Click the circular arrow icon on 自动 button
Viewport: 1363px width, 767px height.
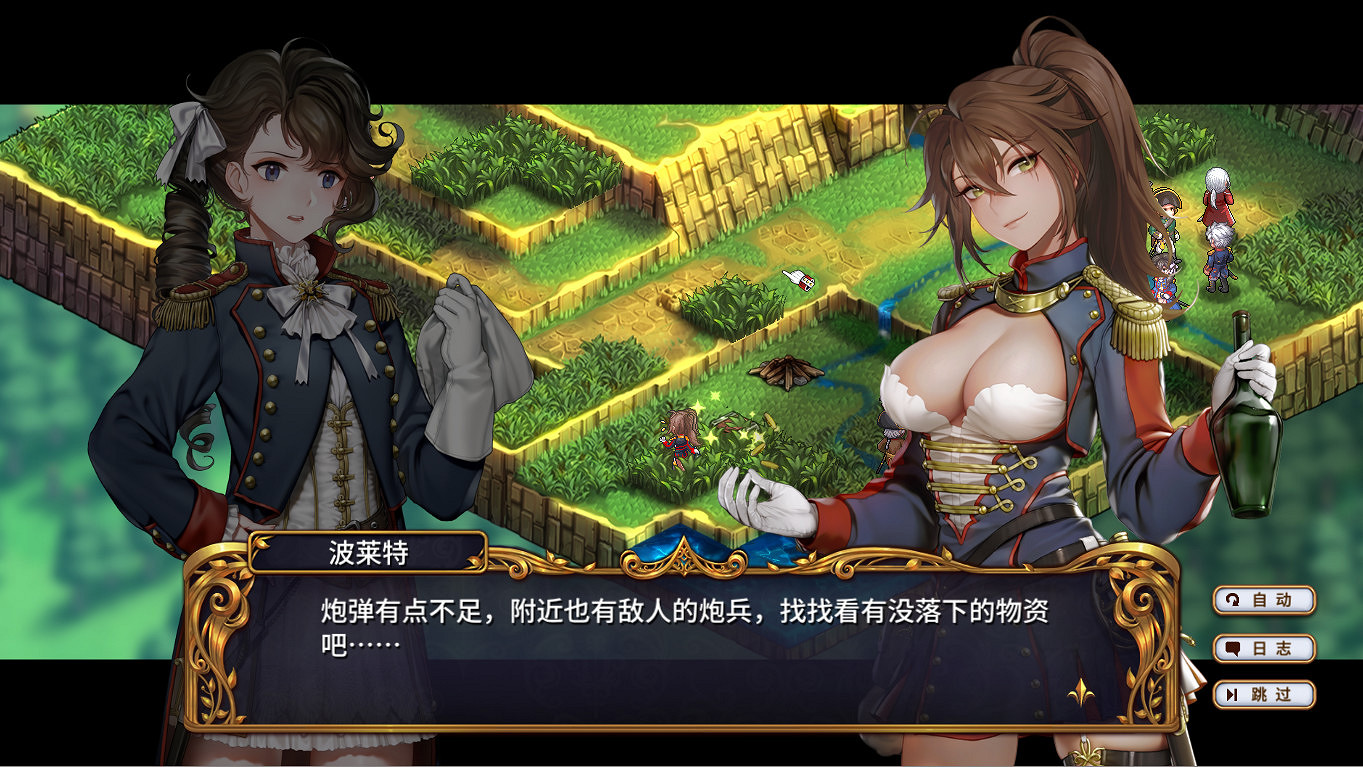[x=1231, y=600]
